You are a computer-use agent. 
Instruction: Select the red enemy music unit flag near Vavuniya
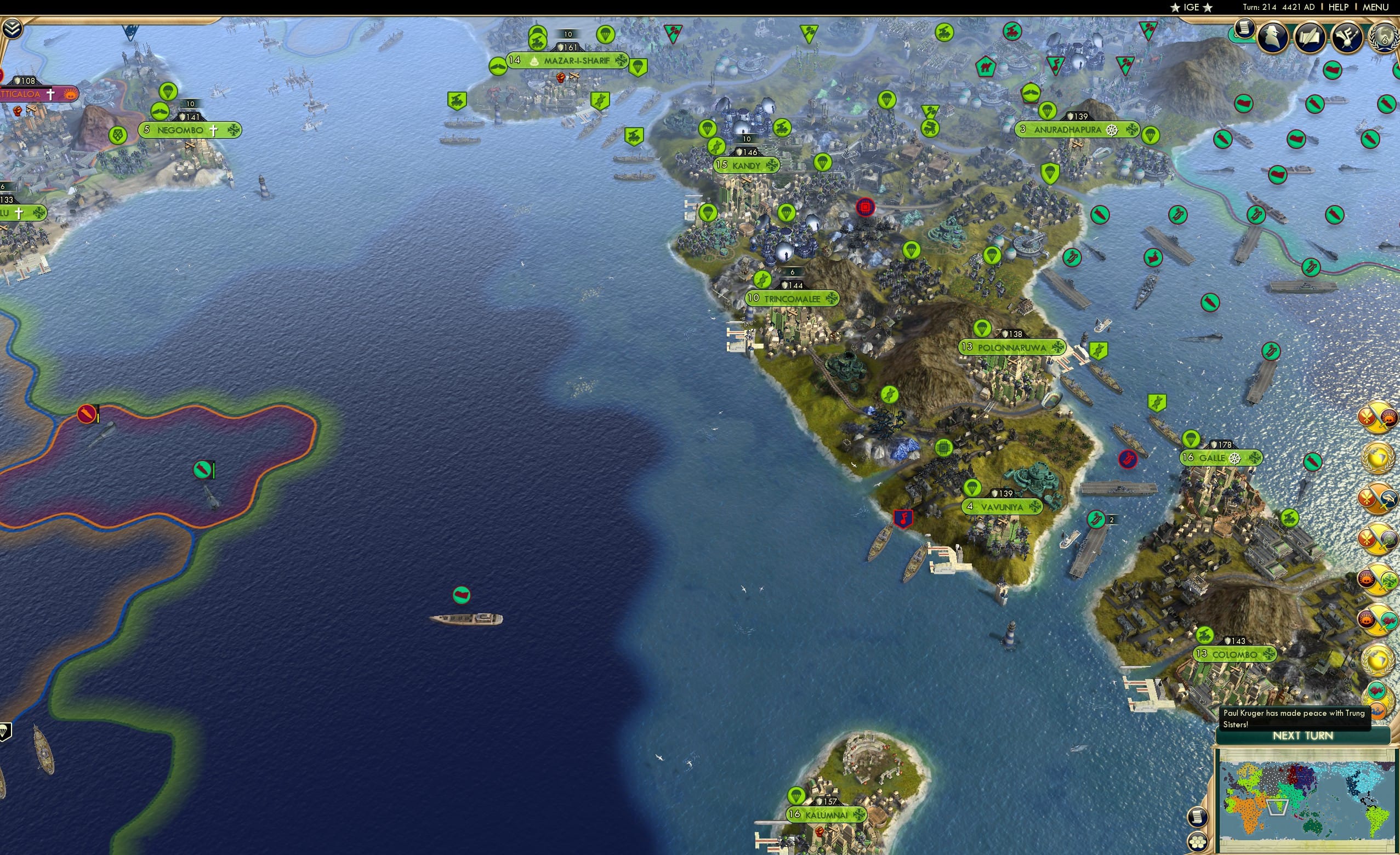click(x=903, y=518)
